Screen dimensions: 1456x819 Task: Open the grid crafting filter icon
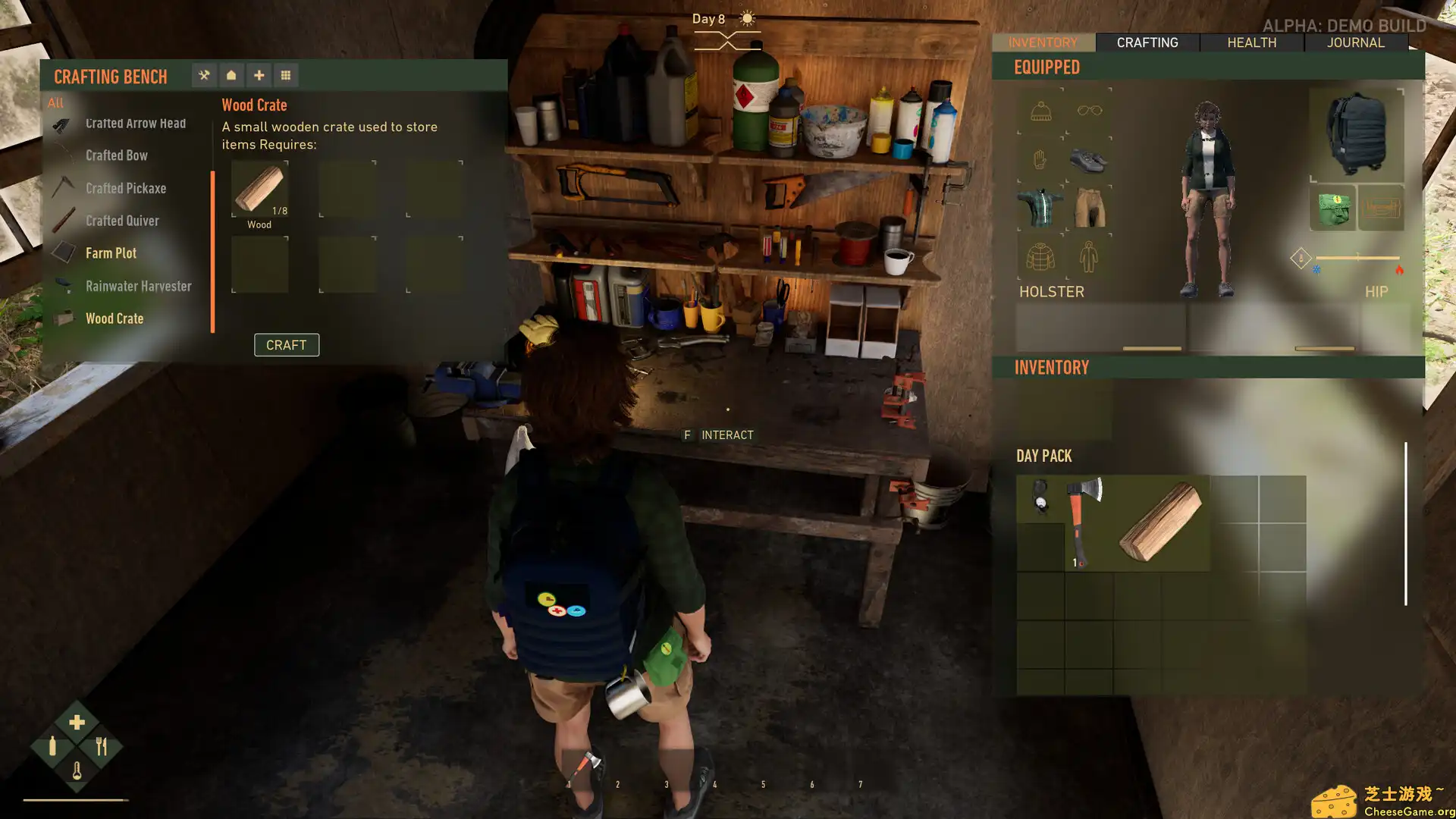click(286, 75)
